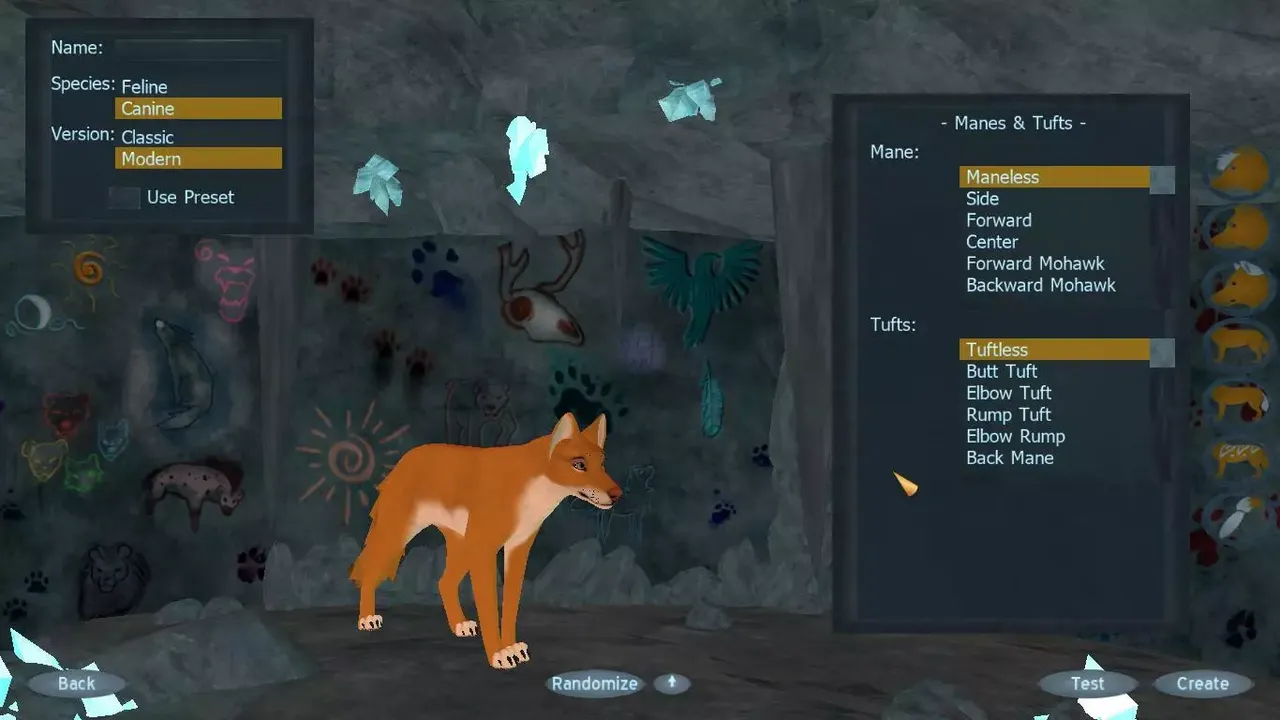
Task: Select the body with tail tuft icon
Action: [x=1240, y=399]
